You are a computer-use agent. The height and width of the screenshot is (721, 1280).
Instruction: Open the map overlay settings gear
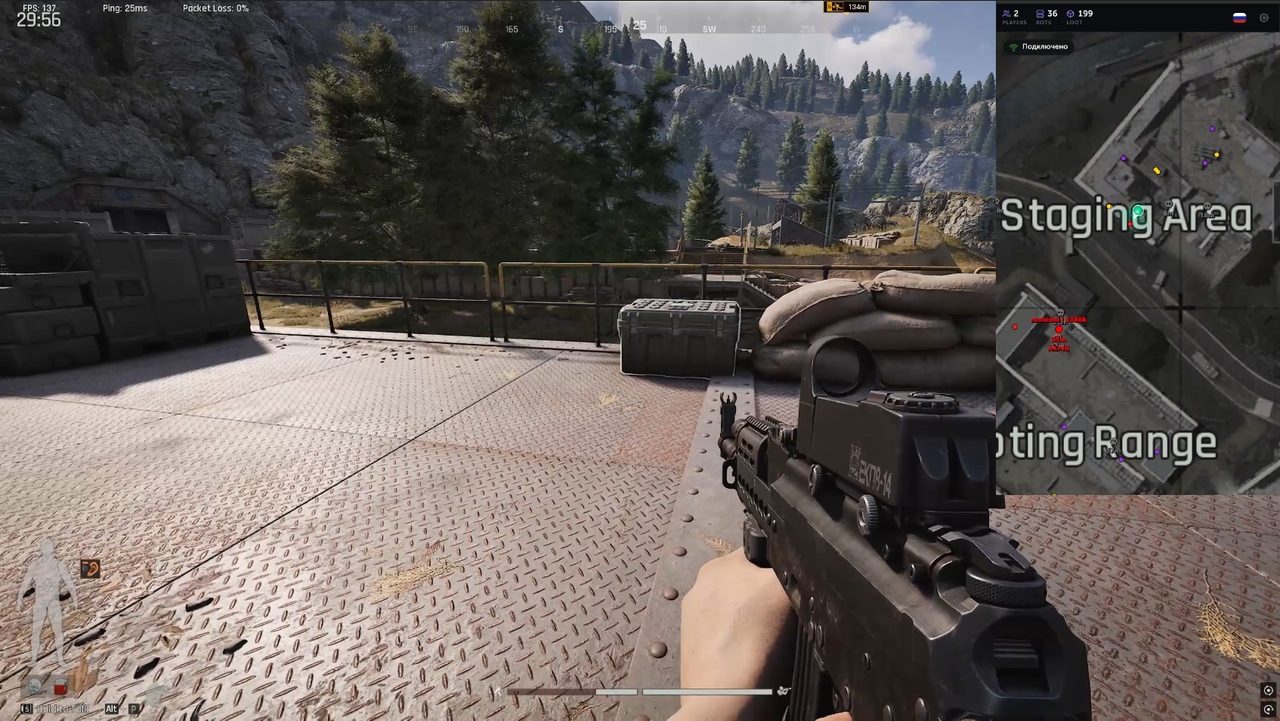point(1264,17)
